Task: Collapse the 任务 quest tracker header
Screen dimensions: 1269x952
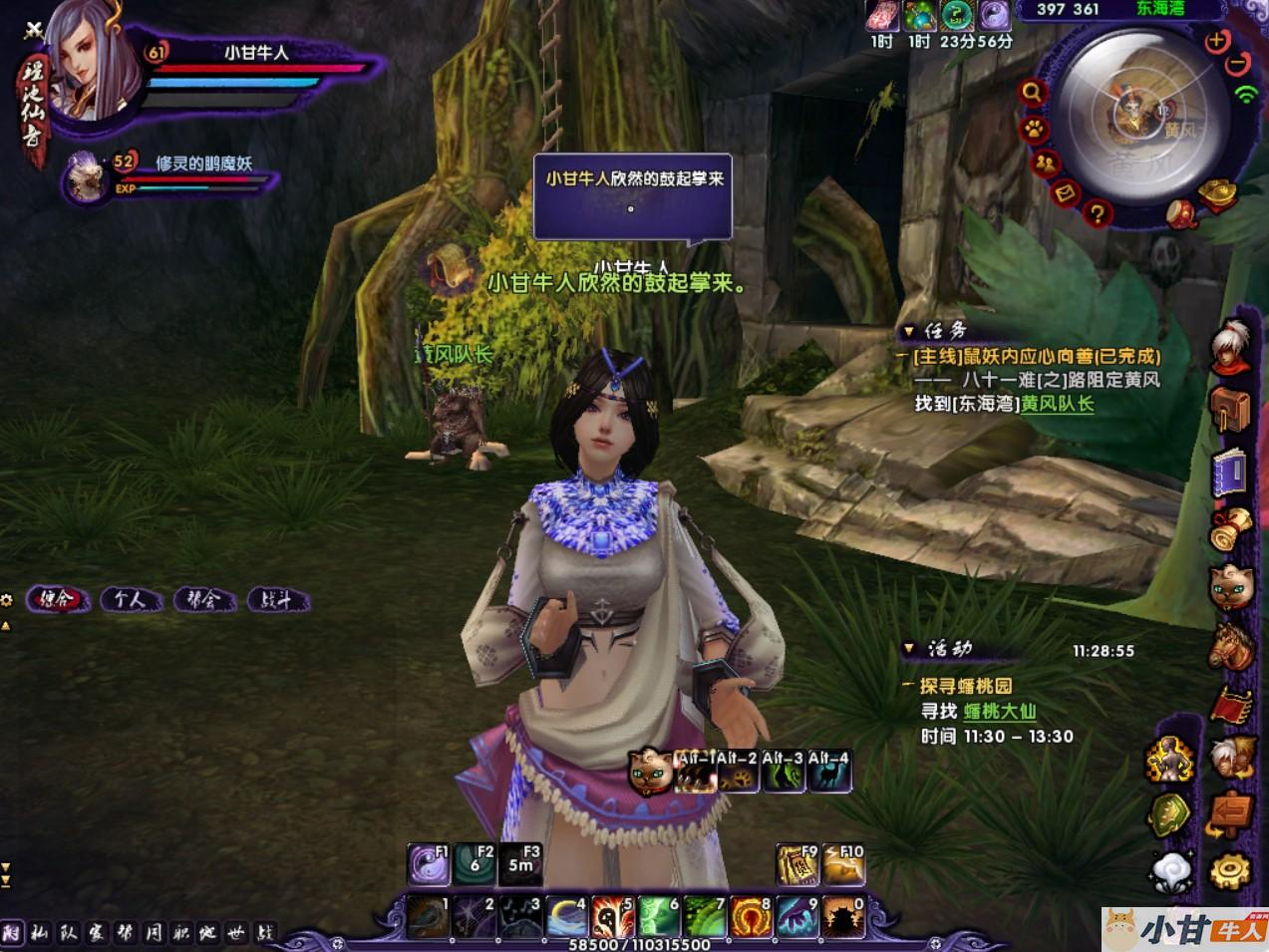Action: [909, 331]
